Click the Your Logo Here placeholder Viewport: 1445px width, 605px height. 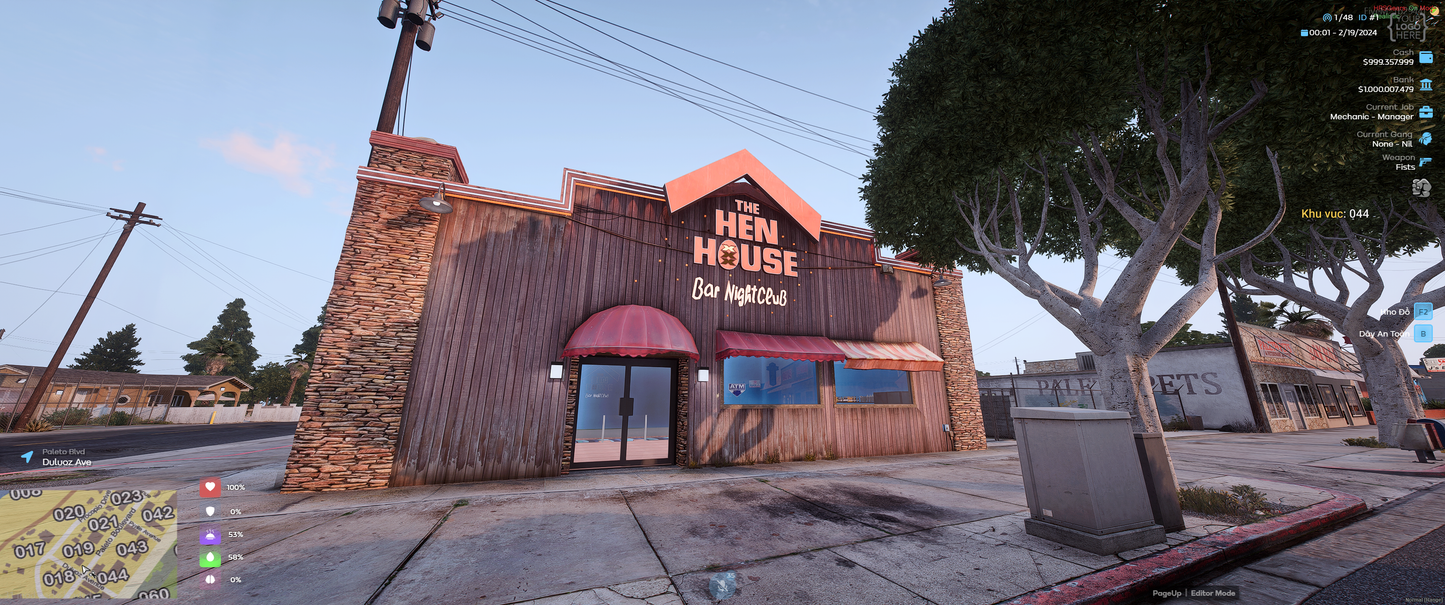tap(1411, 25)
